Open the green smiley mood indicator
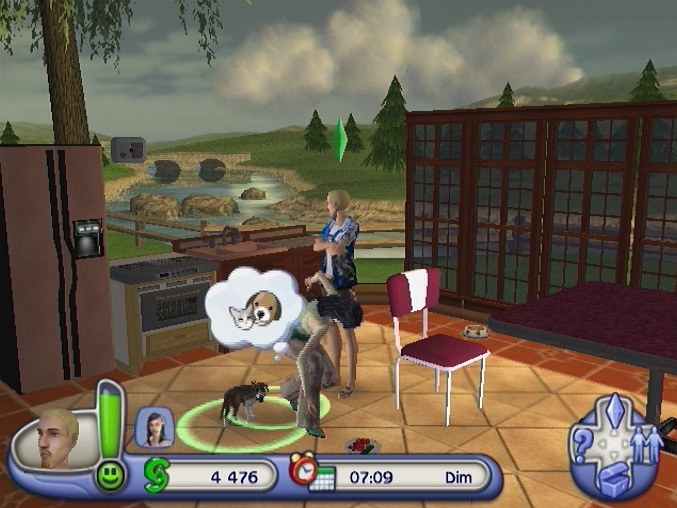Viewport: 677px width, 508px height. 110,475
